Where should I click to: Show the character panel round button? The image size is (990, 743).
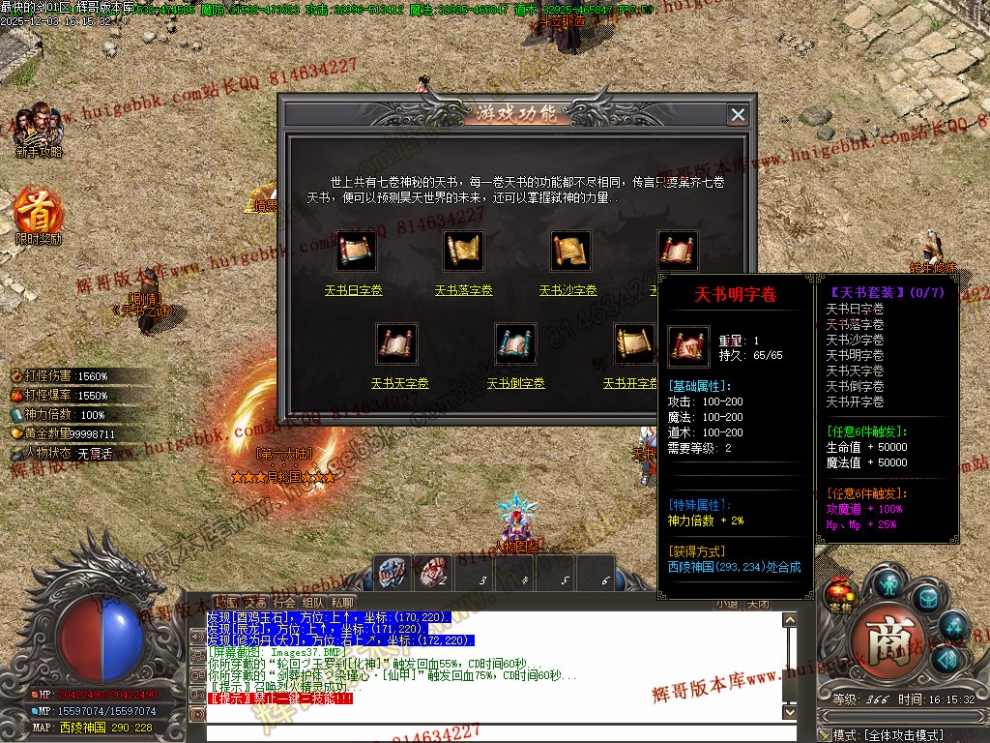tap(887, 583)
